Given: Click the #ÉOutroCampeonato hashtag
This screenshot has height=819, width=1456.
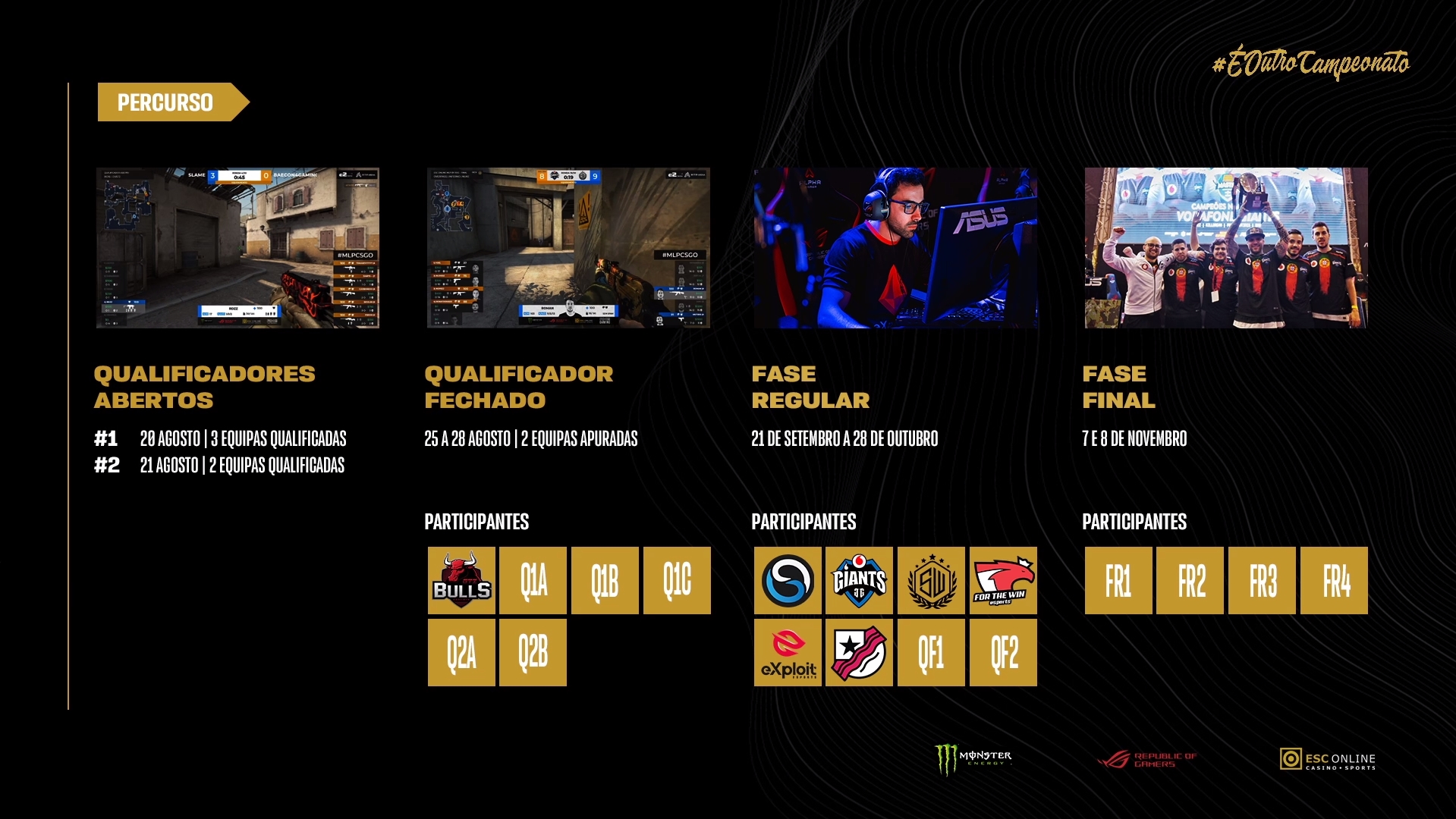Looking at the screenshot, I should pos(1311,63).
